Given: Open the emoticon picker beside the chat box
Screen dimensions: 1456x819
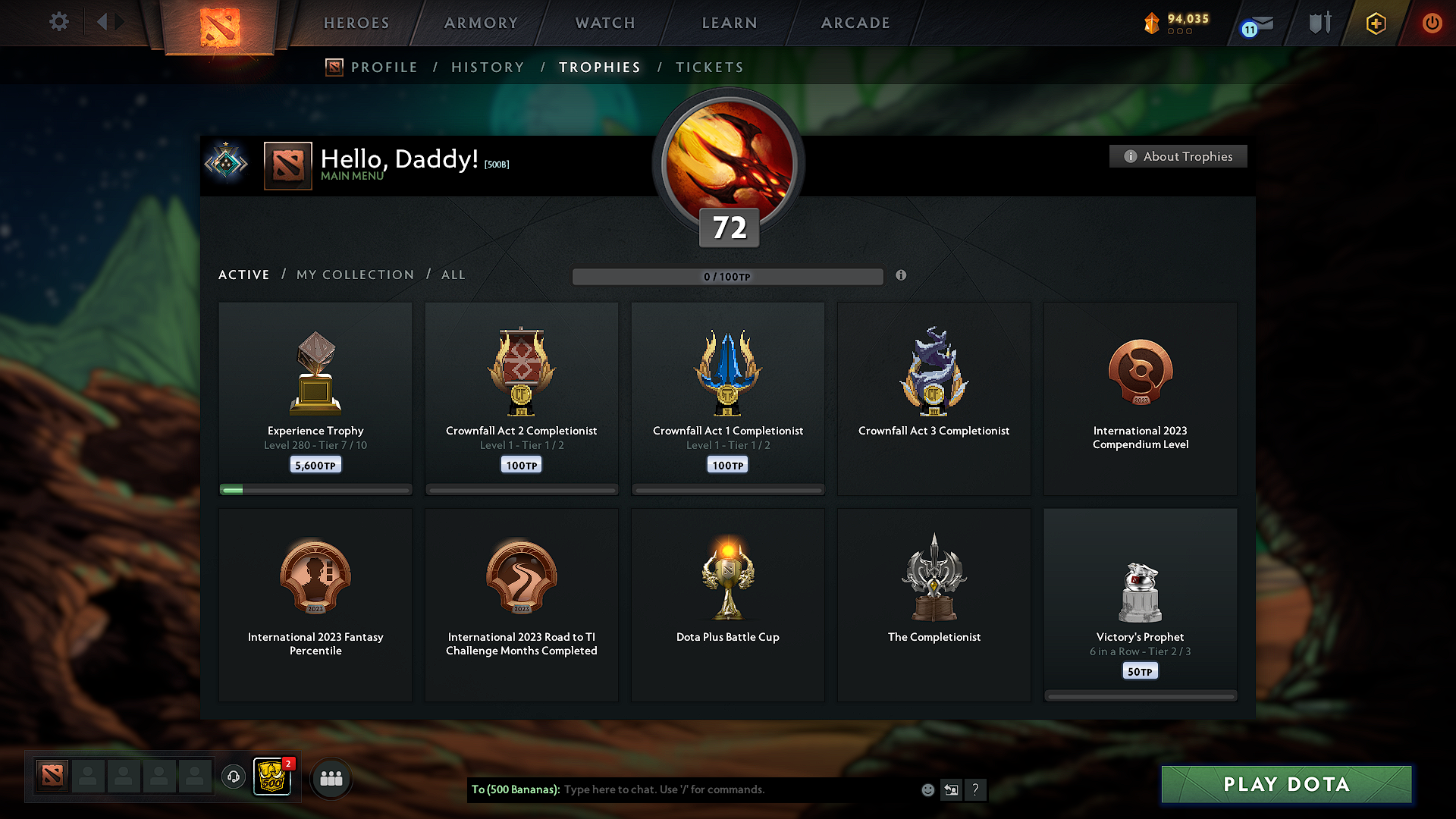Looking at the screenshot, I should click(x=927, y=789).
